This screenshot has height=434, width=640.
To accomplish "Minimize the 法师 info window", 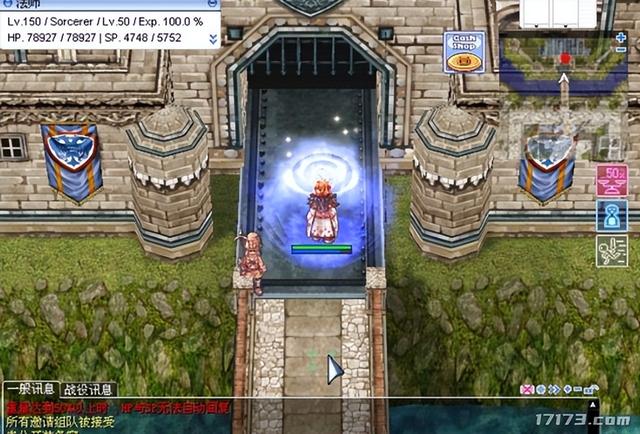I will (x=212, y=5).
